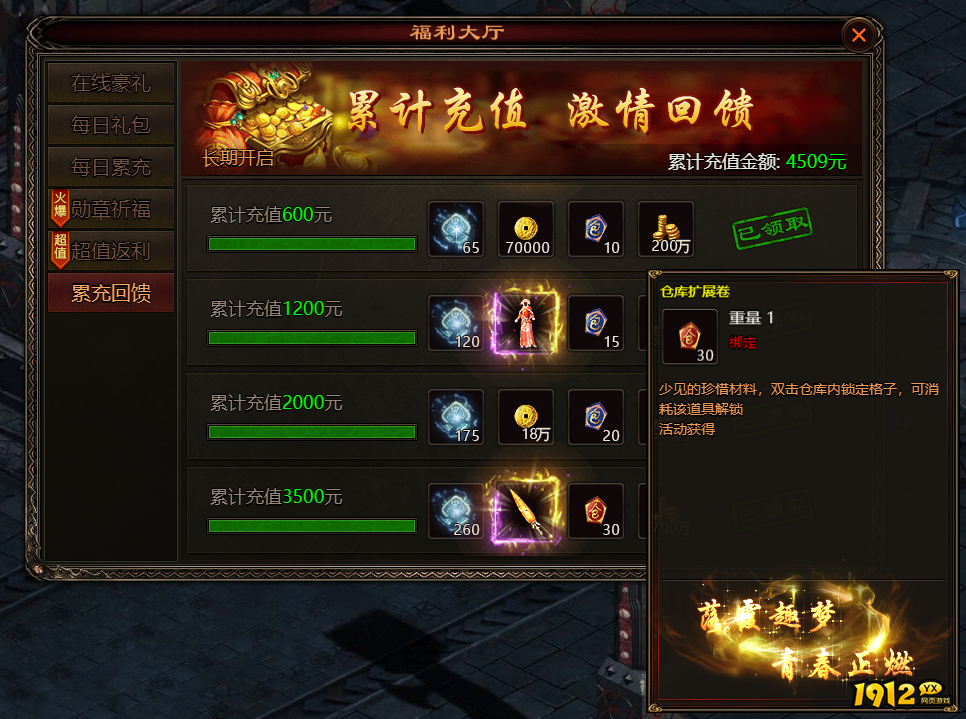The width and height of the screenshot is (966, 719).
Task: Pick the blue scroll reward with 20
Action: point(595,417)
